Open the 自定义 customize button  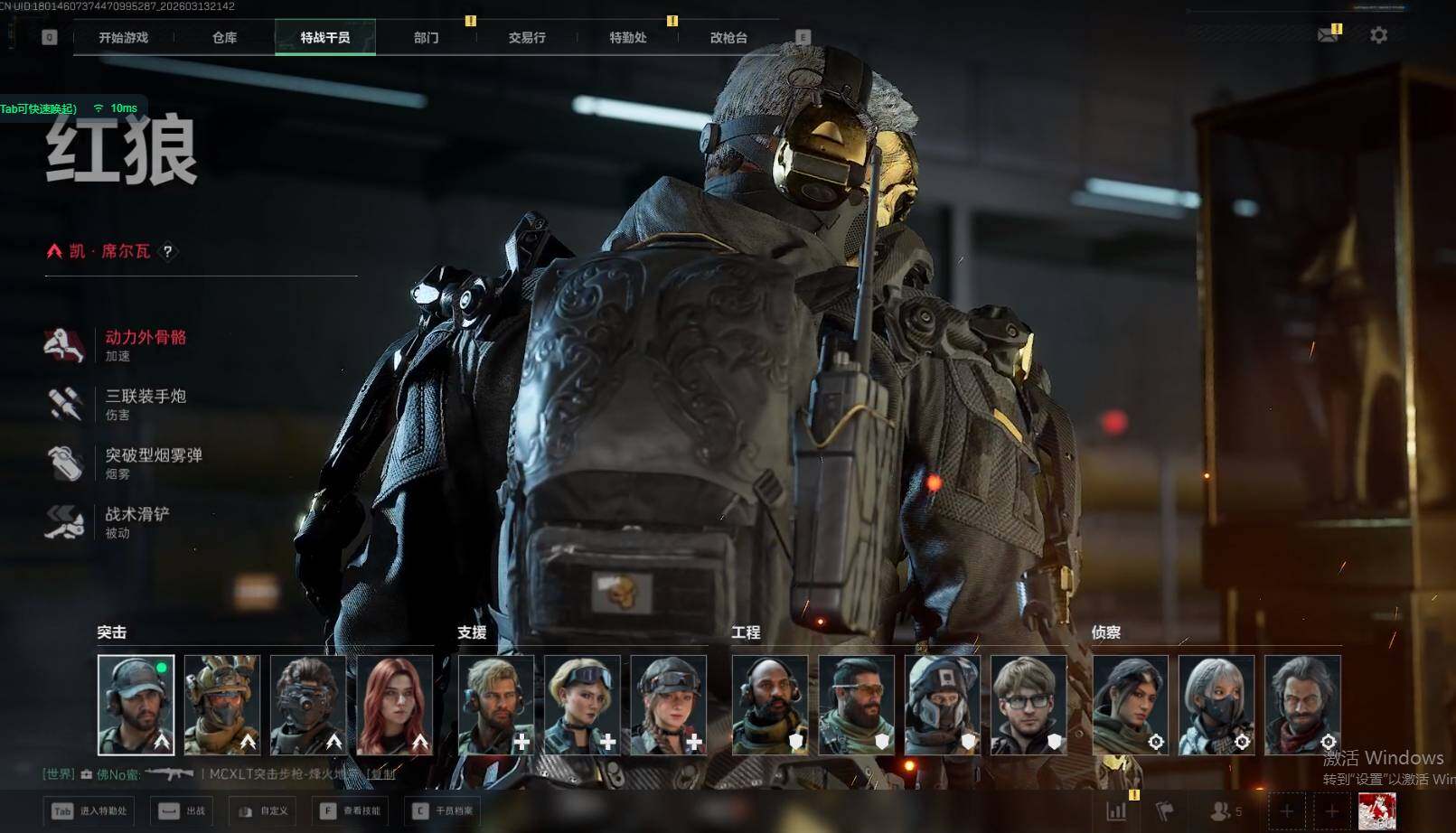click(265, 811)
